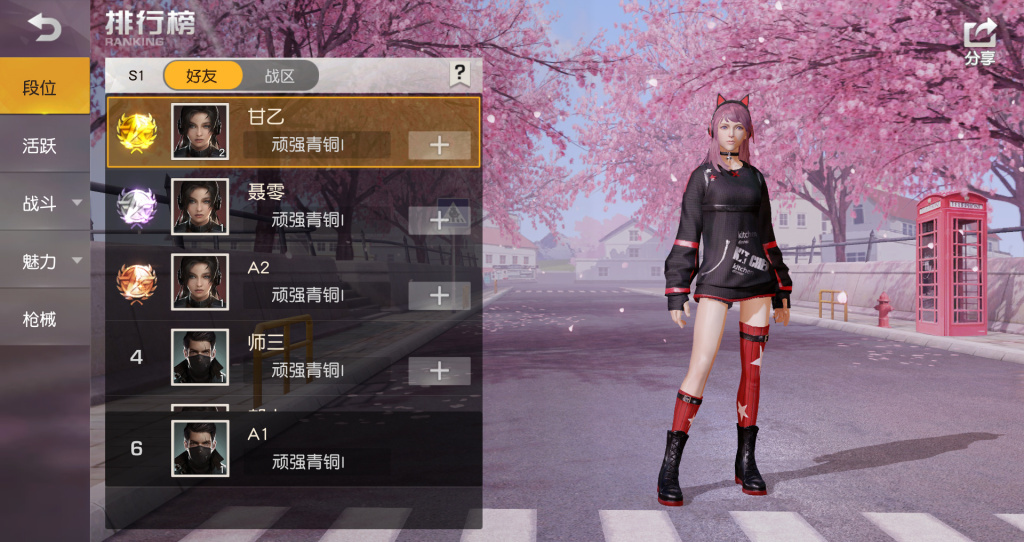This screenshot has width=1024, height=542.
Task: Click the S1 season label
Action: click(136, 76)
